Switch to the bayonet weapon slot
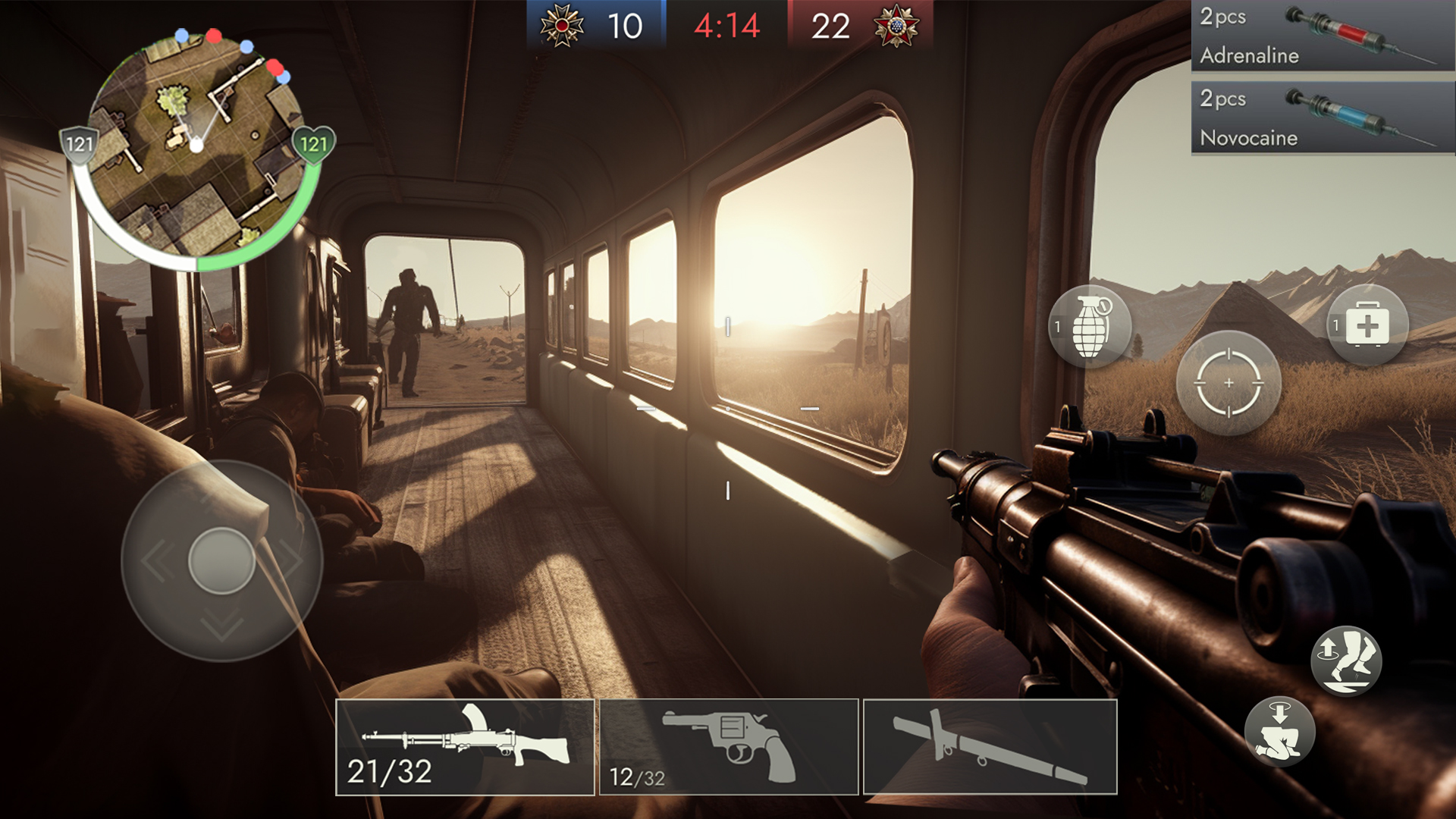This screenshot has width=1456, height=819. (x=990, y=747)
